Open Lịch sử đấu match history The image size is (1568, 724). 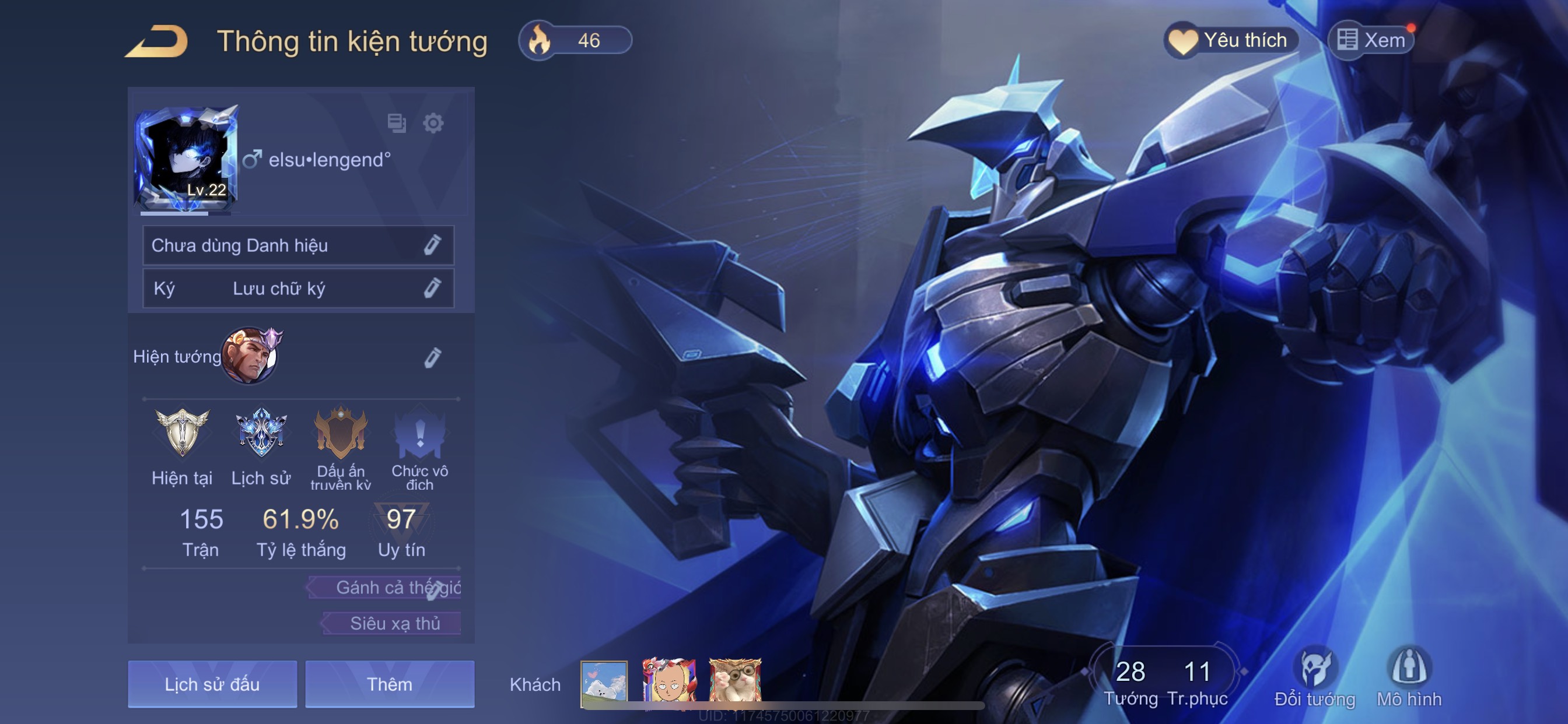[212, 684]
